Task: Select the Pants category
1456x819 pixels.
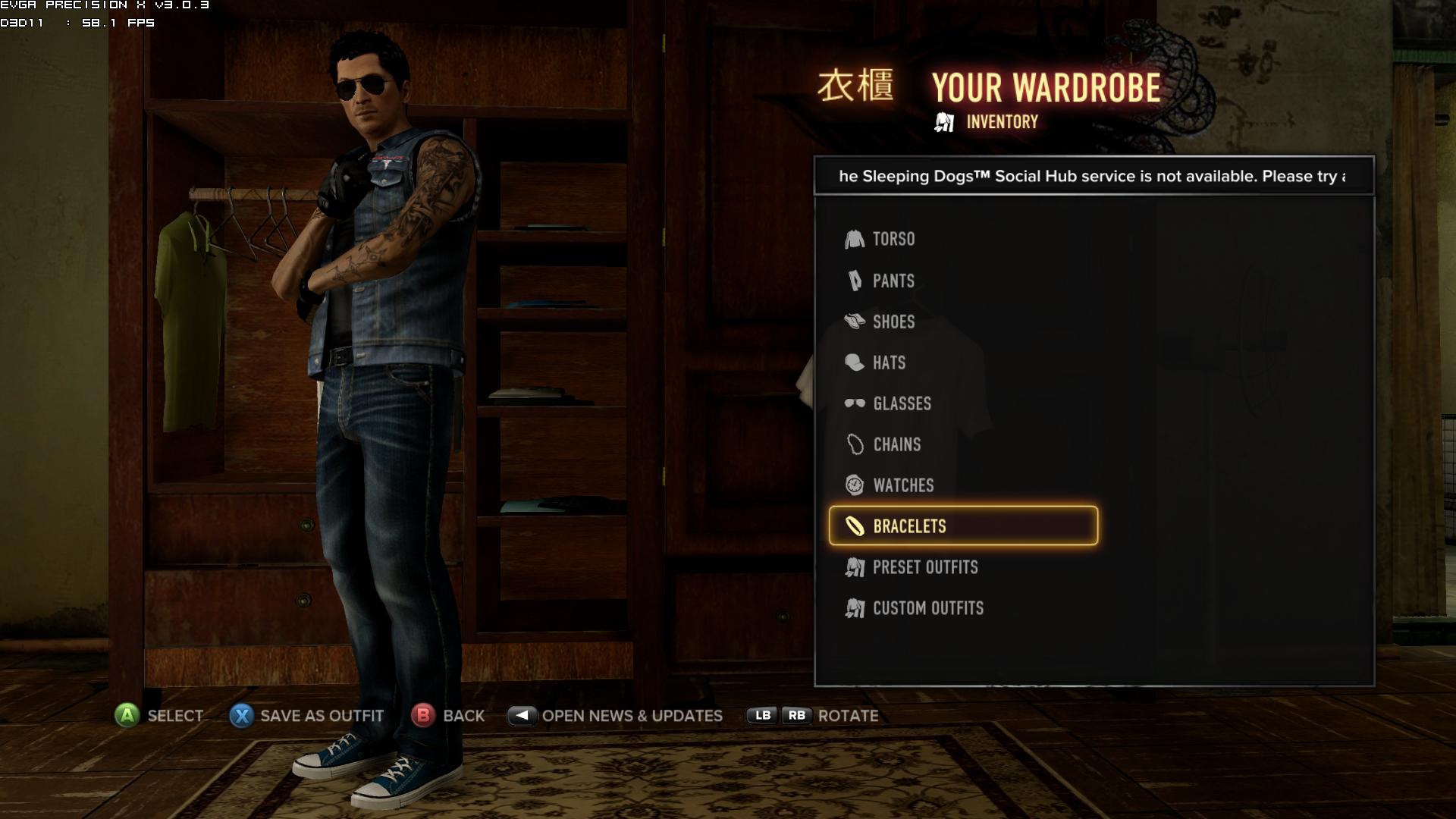Action: pyautogui.click(x=893, y=281)
